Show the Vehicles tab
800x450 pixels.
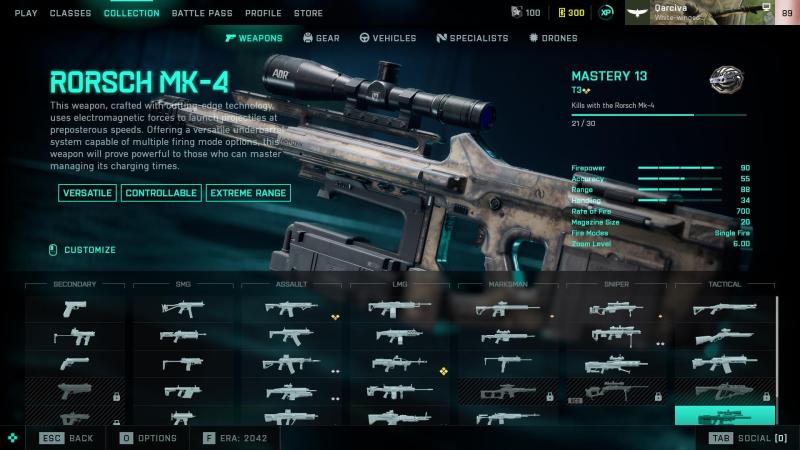(387, 38)
